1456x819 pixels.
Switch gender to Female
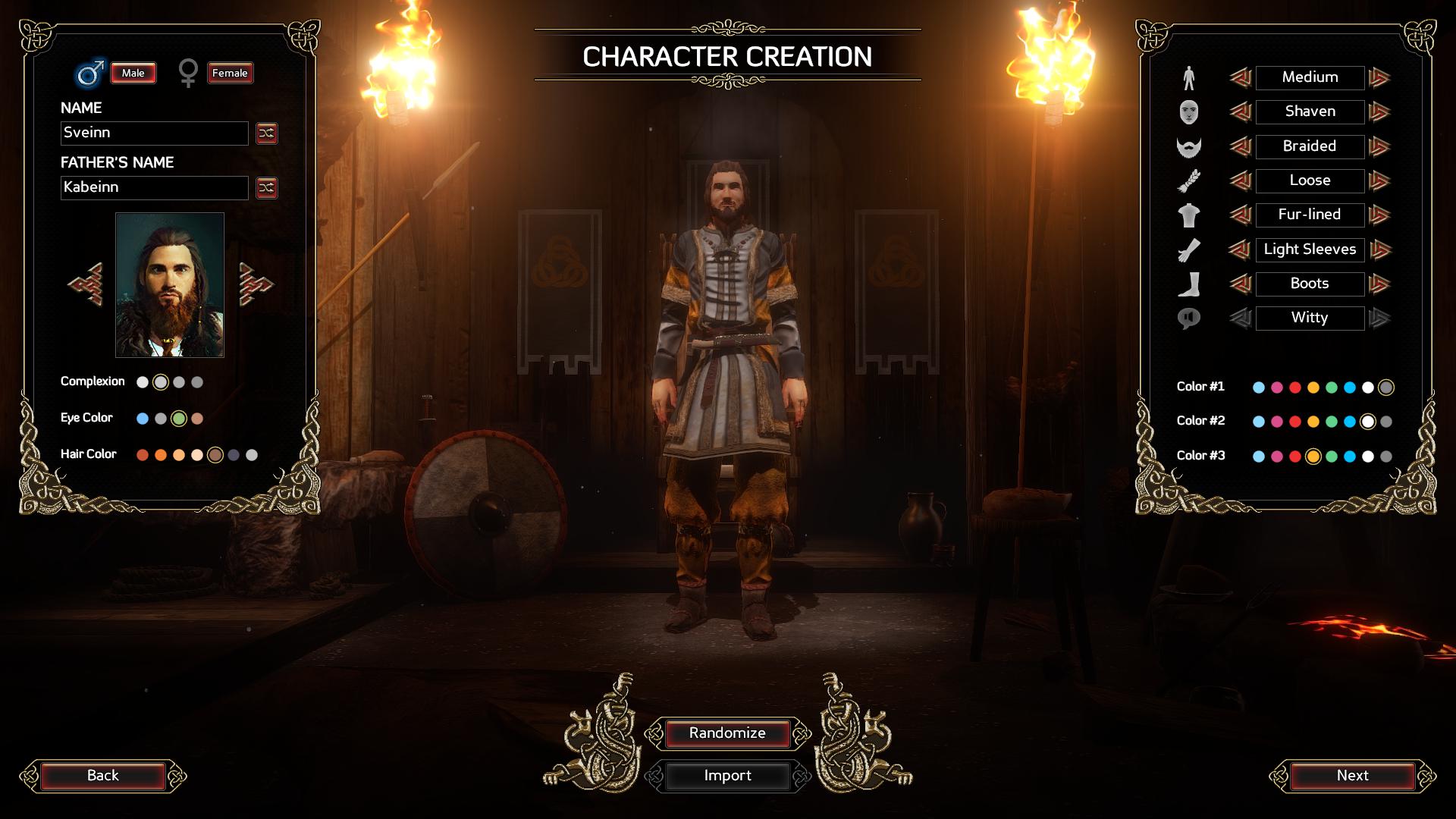pos(230,73)
